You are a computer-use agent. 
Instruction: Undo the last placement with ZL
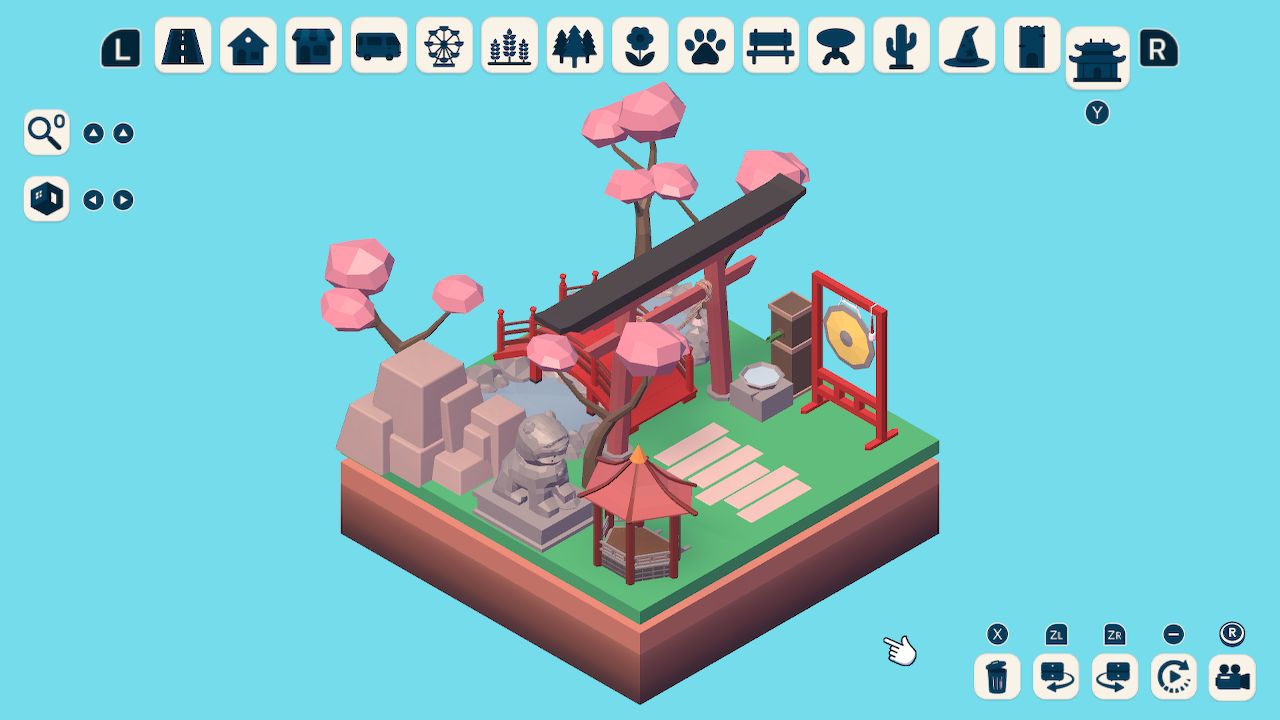tap(1054, 677)
